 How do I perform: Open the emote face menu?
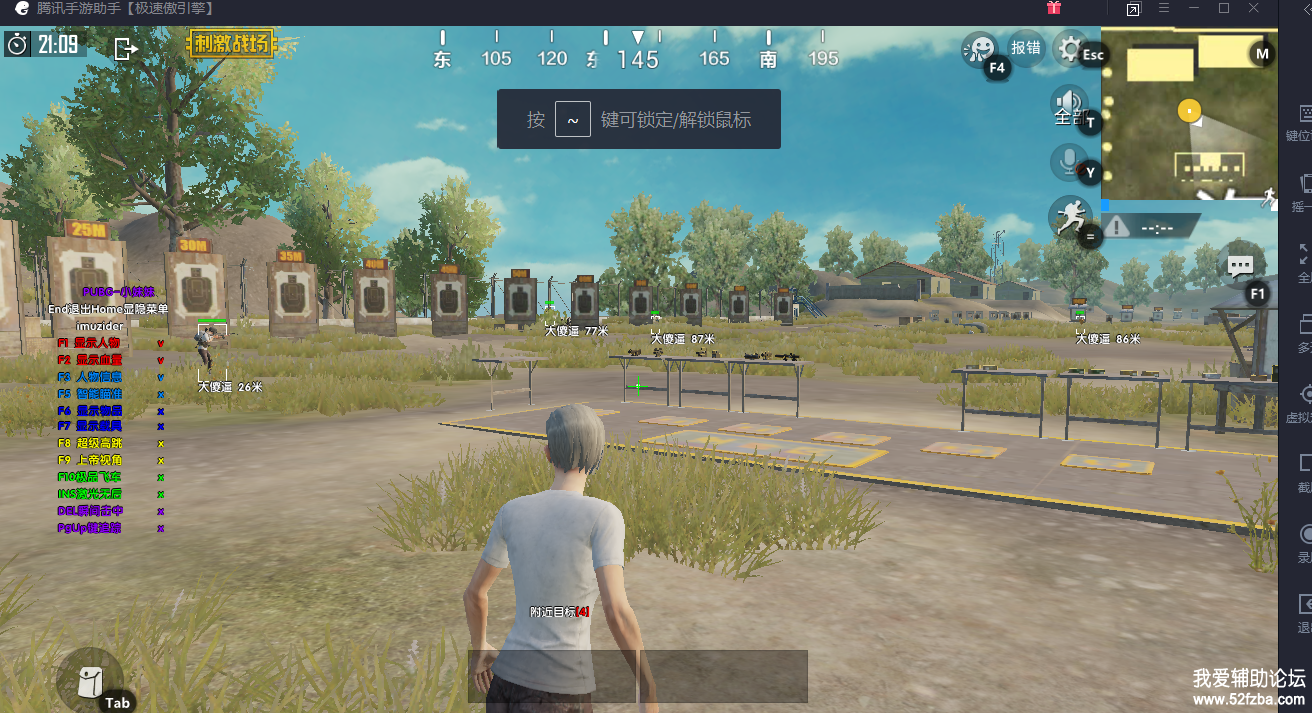pos(980,48)
